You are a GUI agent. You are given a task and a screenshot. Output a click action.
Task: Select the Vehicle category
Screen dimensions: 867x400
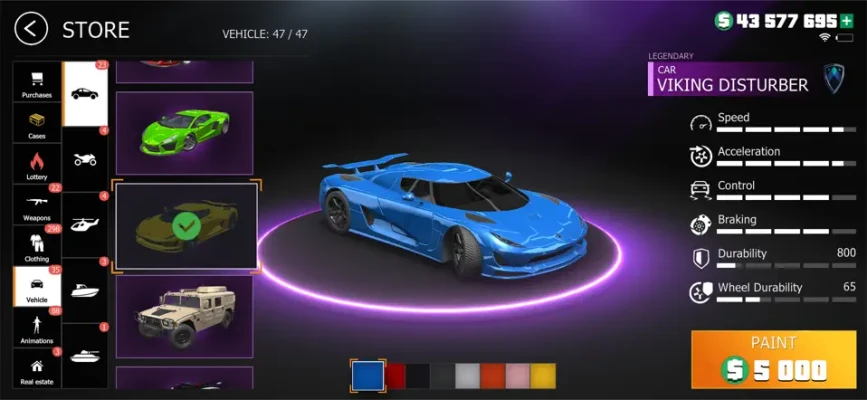coord(37,287)
